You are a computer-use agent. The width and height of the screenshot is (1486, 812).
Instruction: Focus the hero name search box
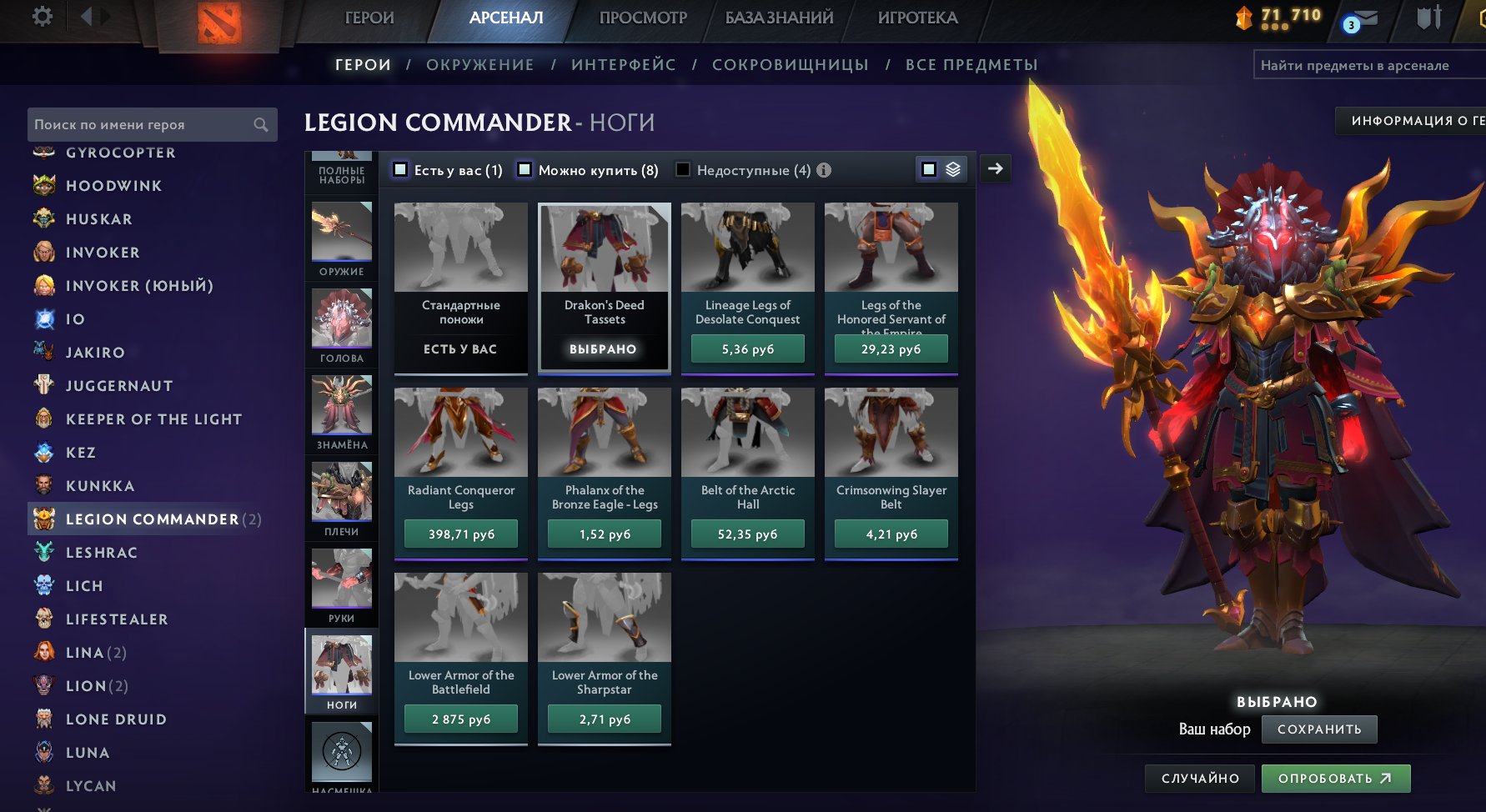142,125
